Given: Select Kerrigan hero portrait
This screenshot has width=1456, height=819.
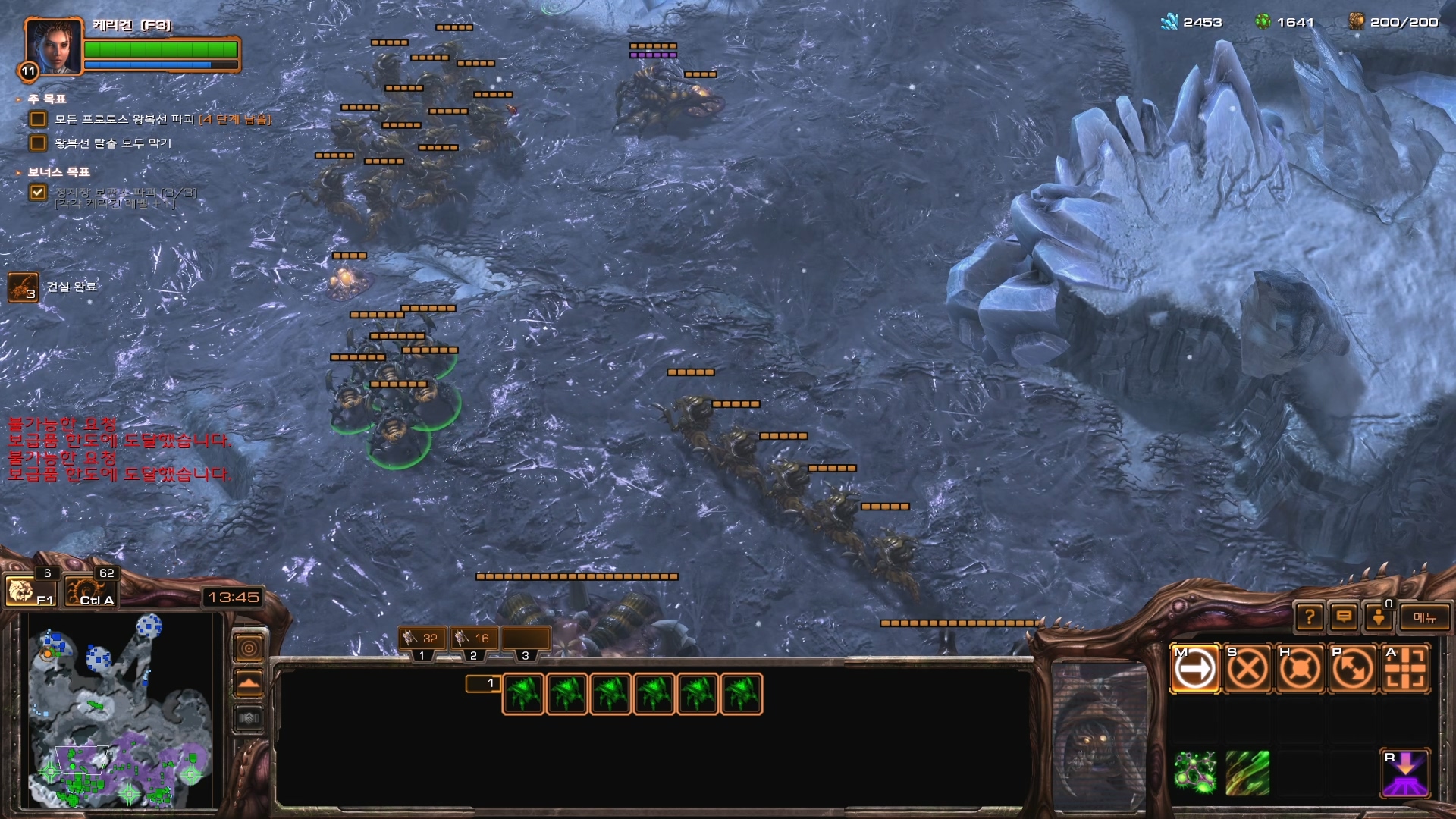Looking at the screenshot, I should (x=52, y=47).
